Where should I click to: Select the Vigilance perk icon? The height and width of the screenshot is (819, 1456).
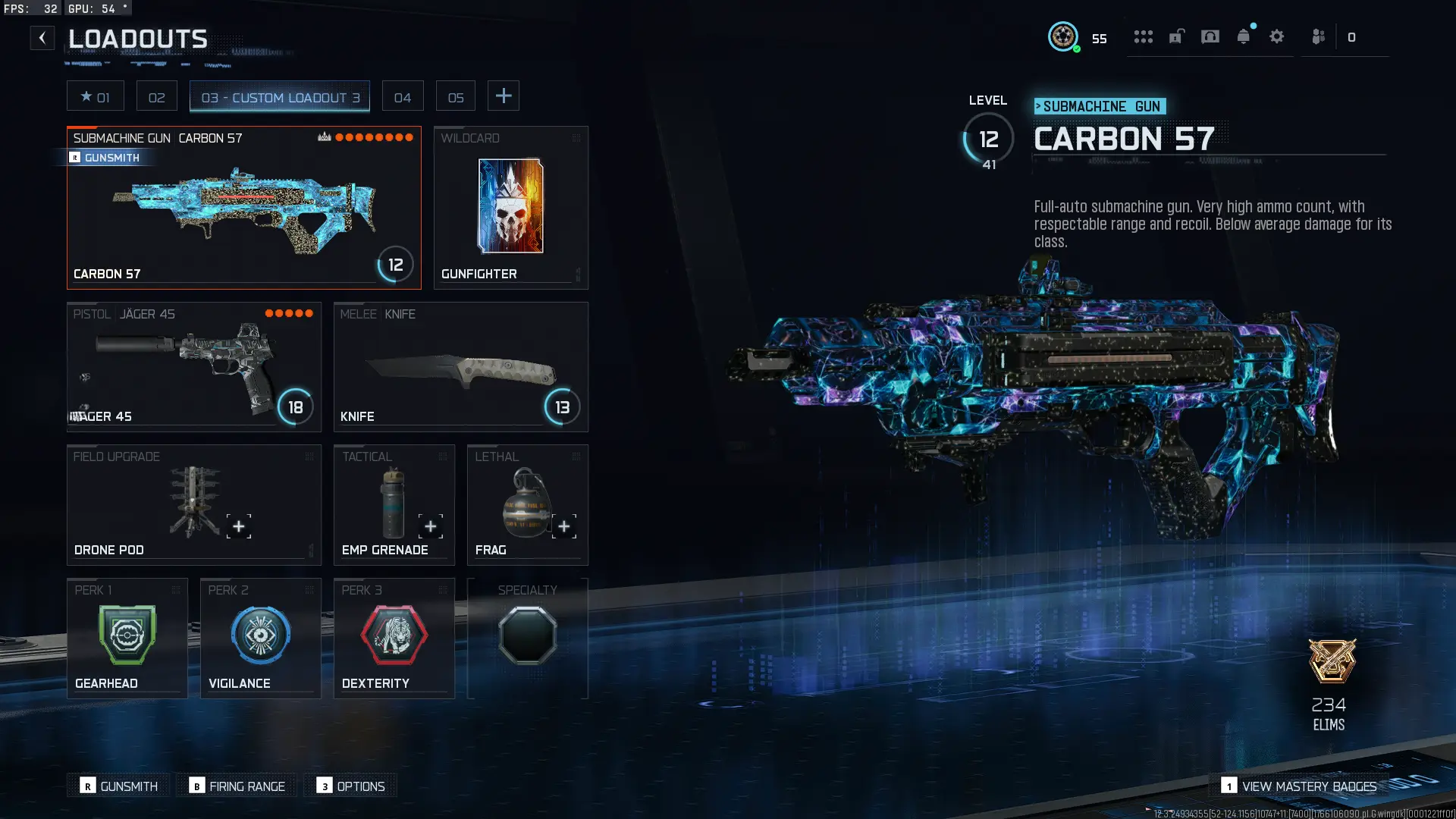260,635
